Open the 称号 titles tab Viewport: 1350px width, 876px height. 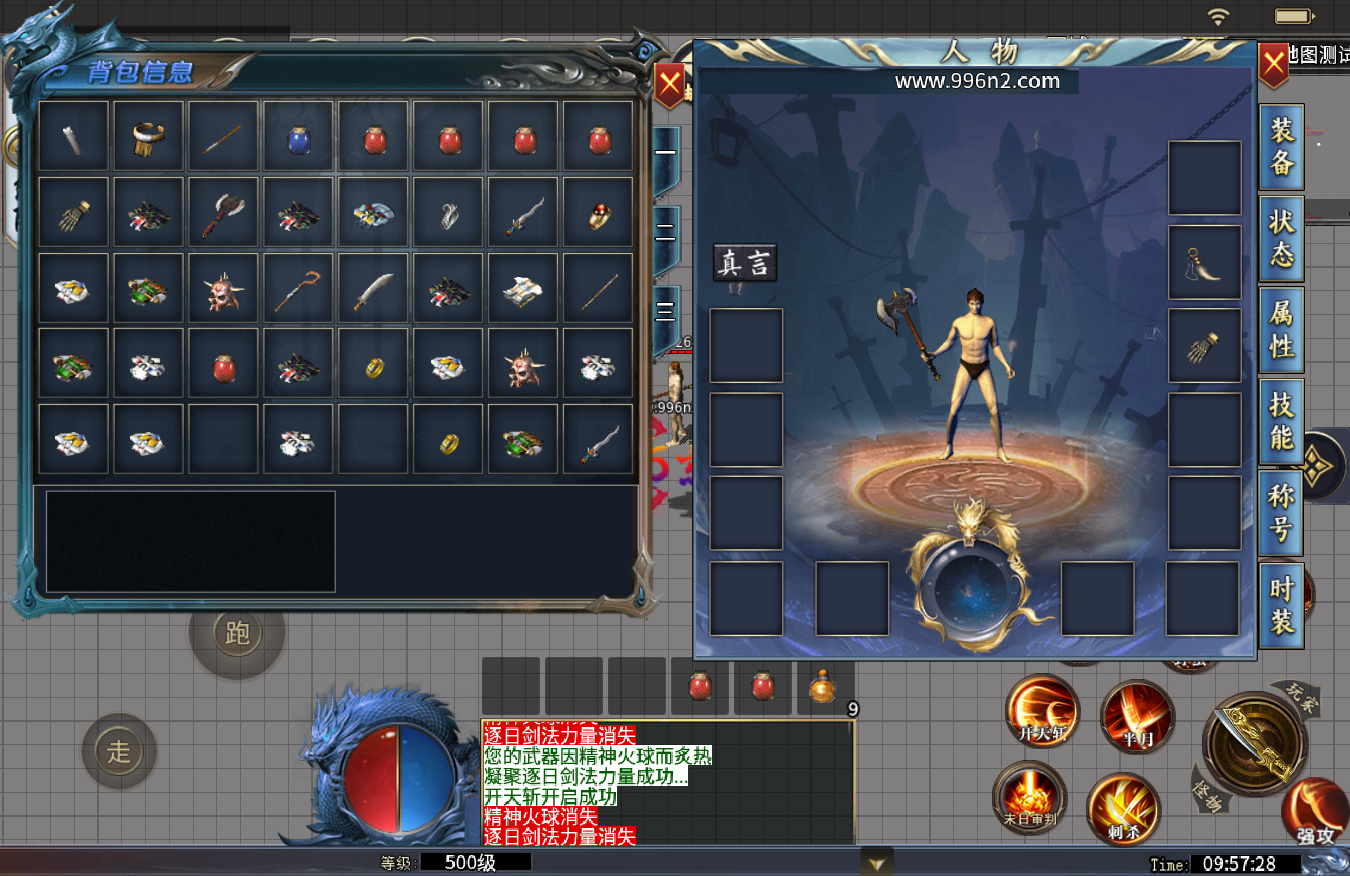tap(1281, 512)
